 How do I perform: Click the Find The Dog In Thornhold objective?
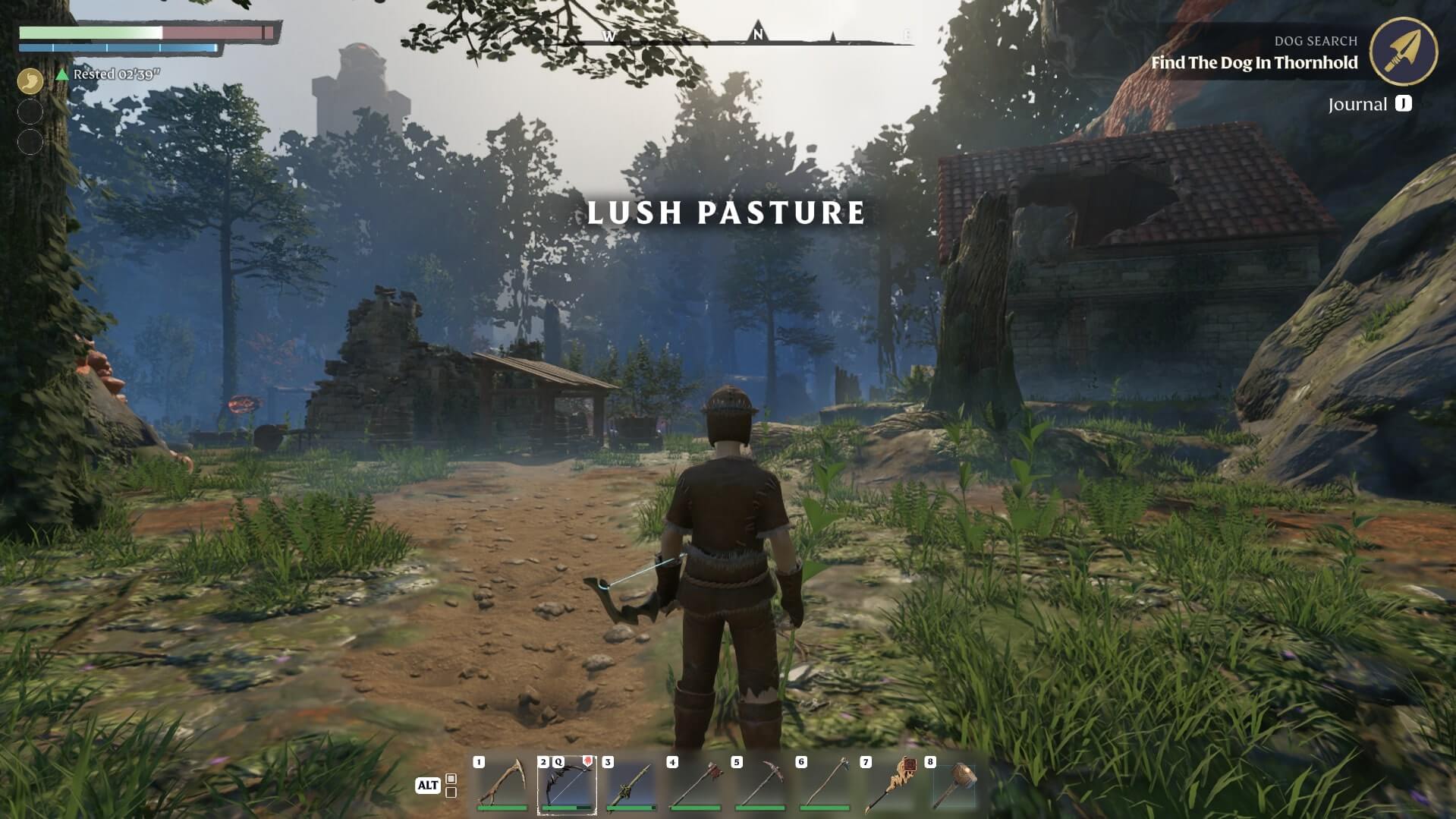[1256, 64]
